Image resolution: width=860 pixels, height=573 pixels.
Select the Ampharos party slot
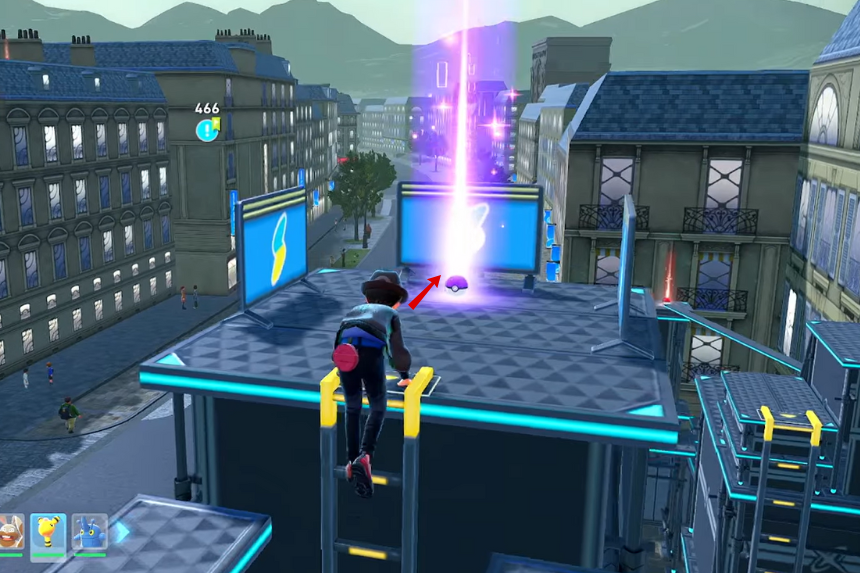[x=48, y=532]
